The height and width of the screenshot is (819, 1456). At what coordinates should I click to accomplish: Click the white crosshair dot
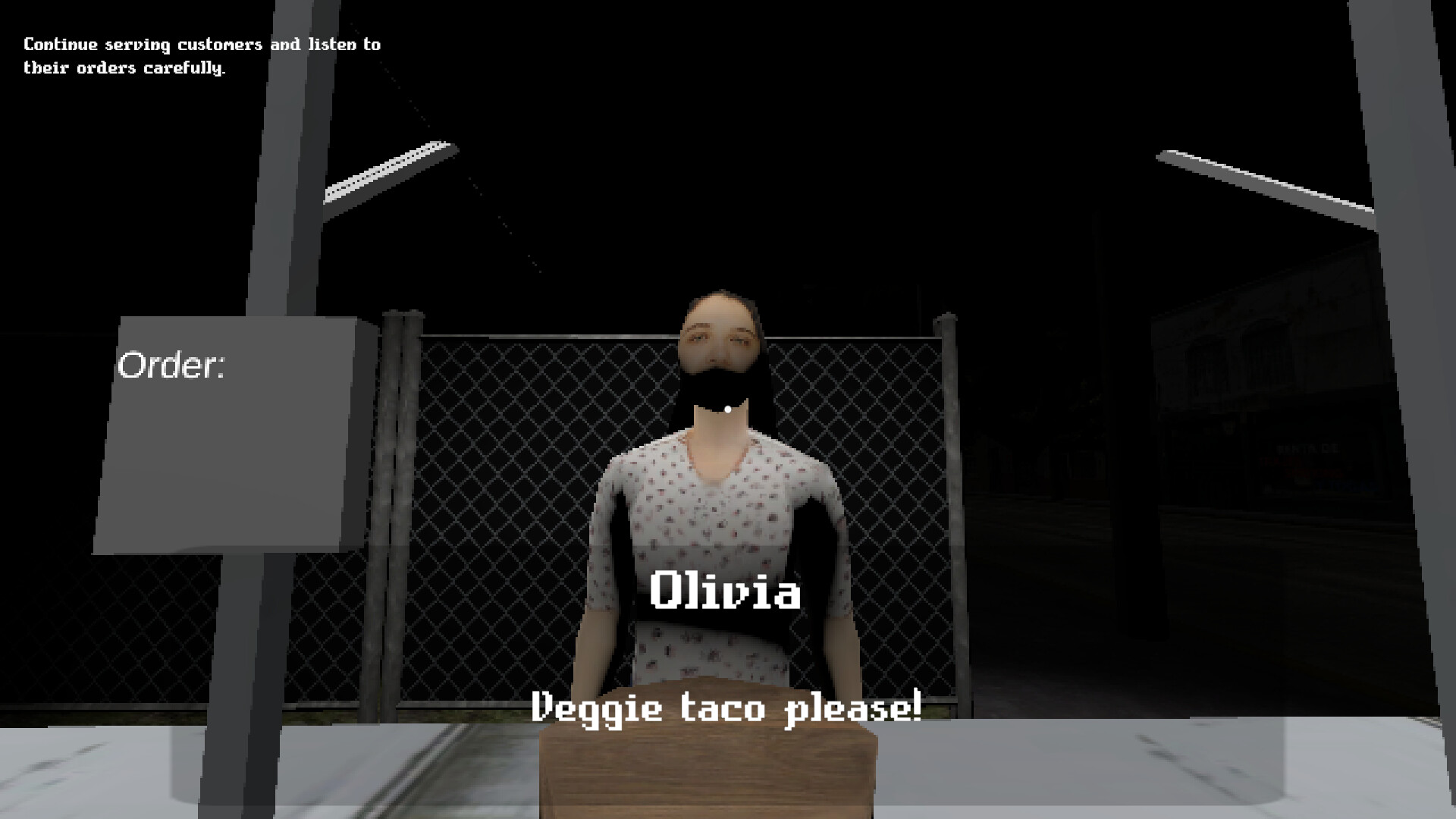pyautogui.click(x=726, y=409)
